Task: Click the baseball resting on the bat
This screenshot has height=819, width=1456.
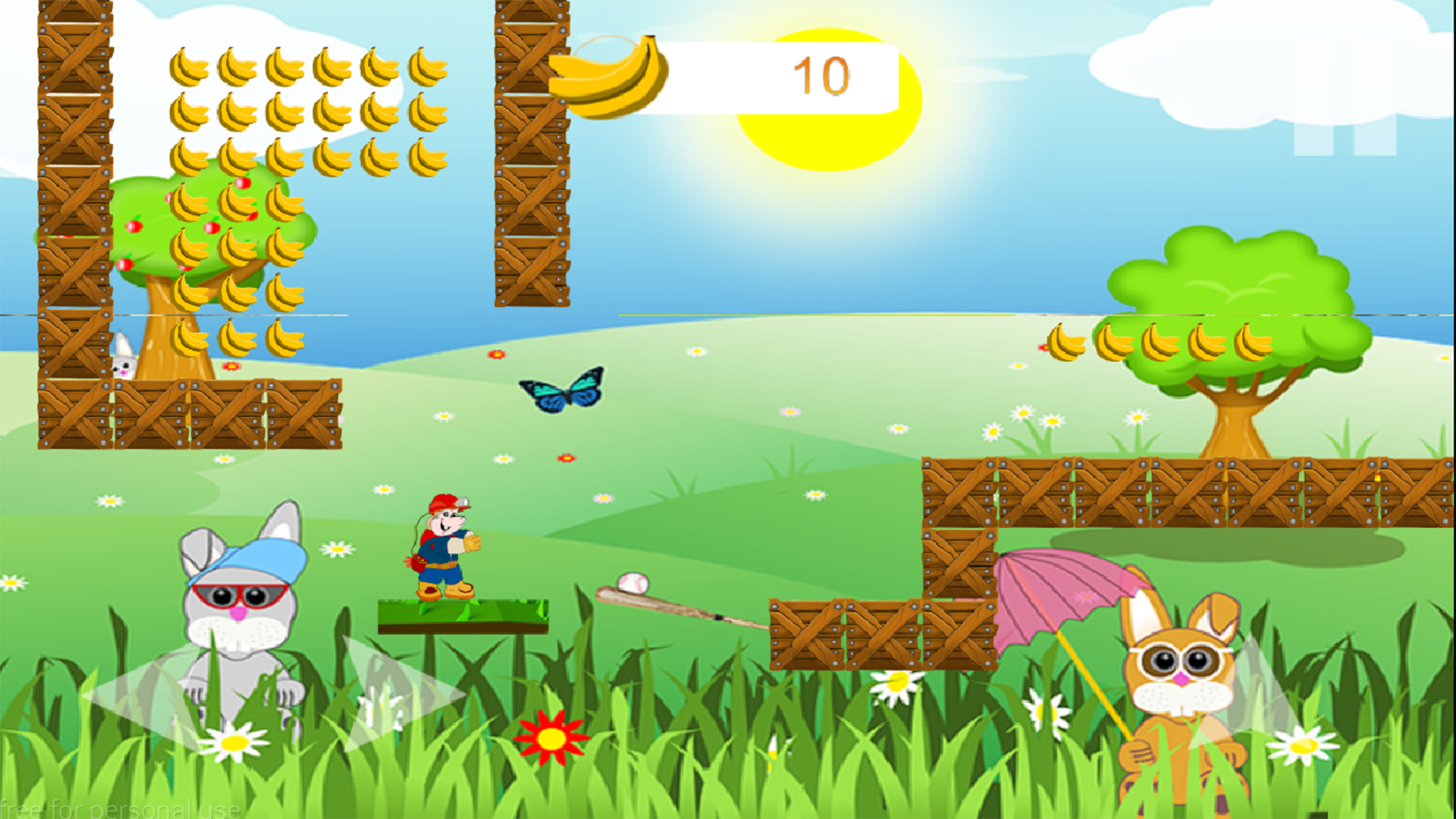Action: pos(634,582)
